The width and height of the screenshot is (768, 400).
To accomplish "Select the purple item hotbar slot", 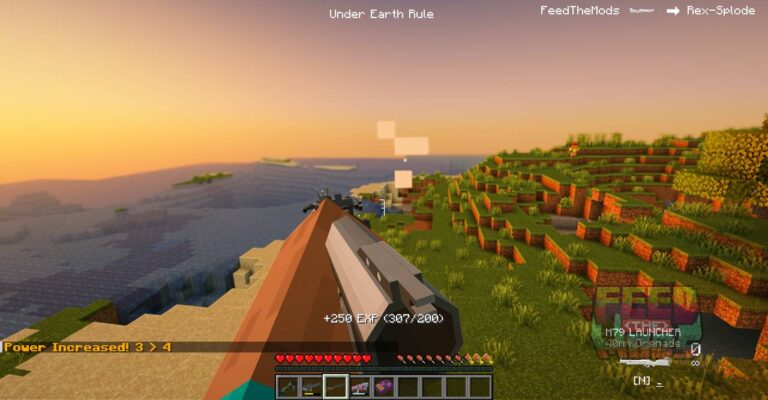I will (x=384, y=387).
